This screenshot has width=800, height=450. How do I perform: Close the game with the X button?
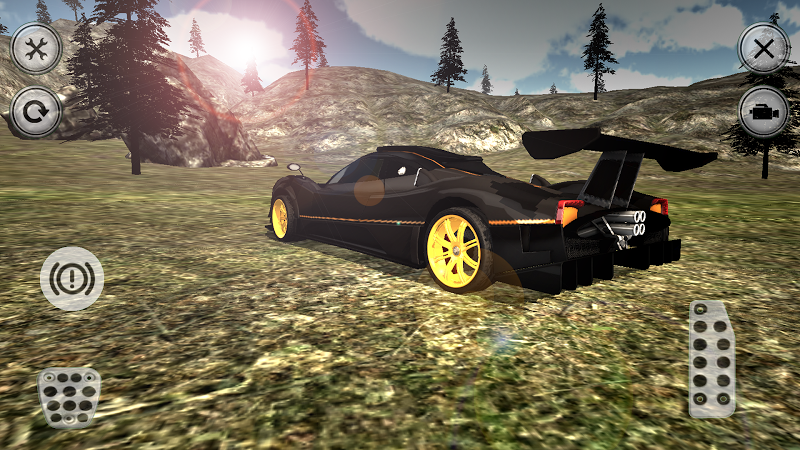point(764,48)
